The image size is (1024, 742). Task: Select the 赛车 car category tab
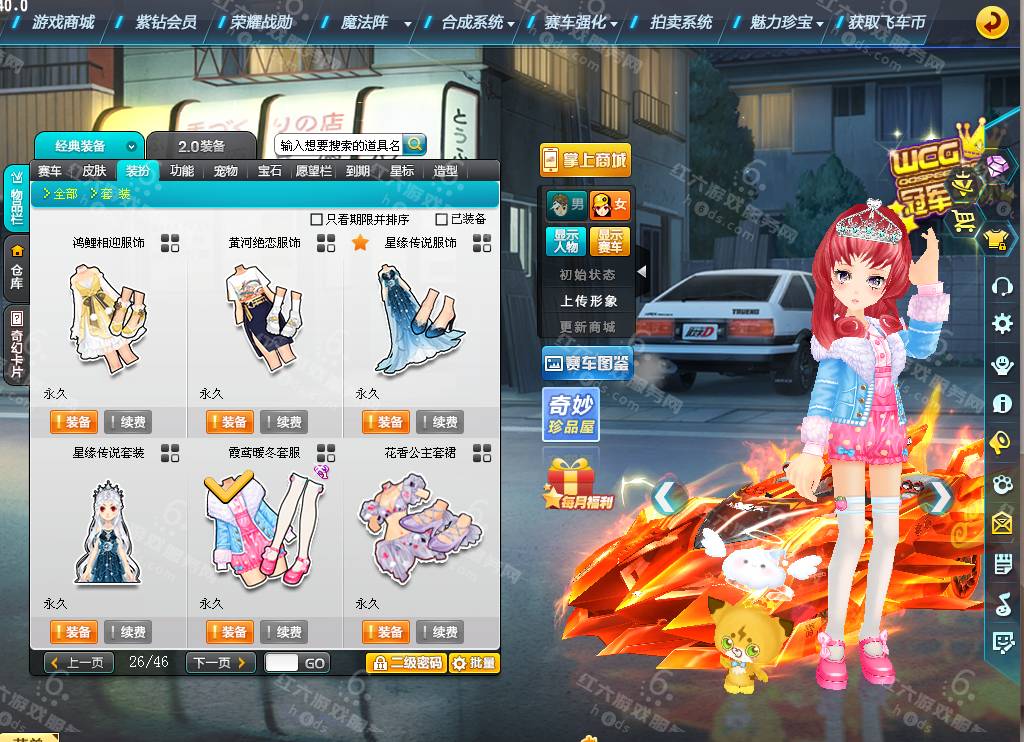[49, 171]
